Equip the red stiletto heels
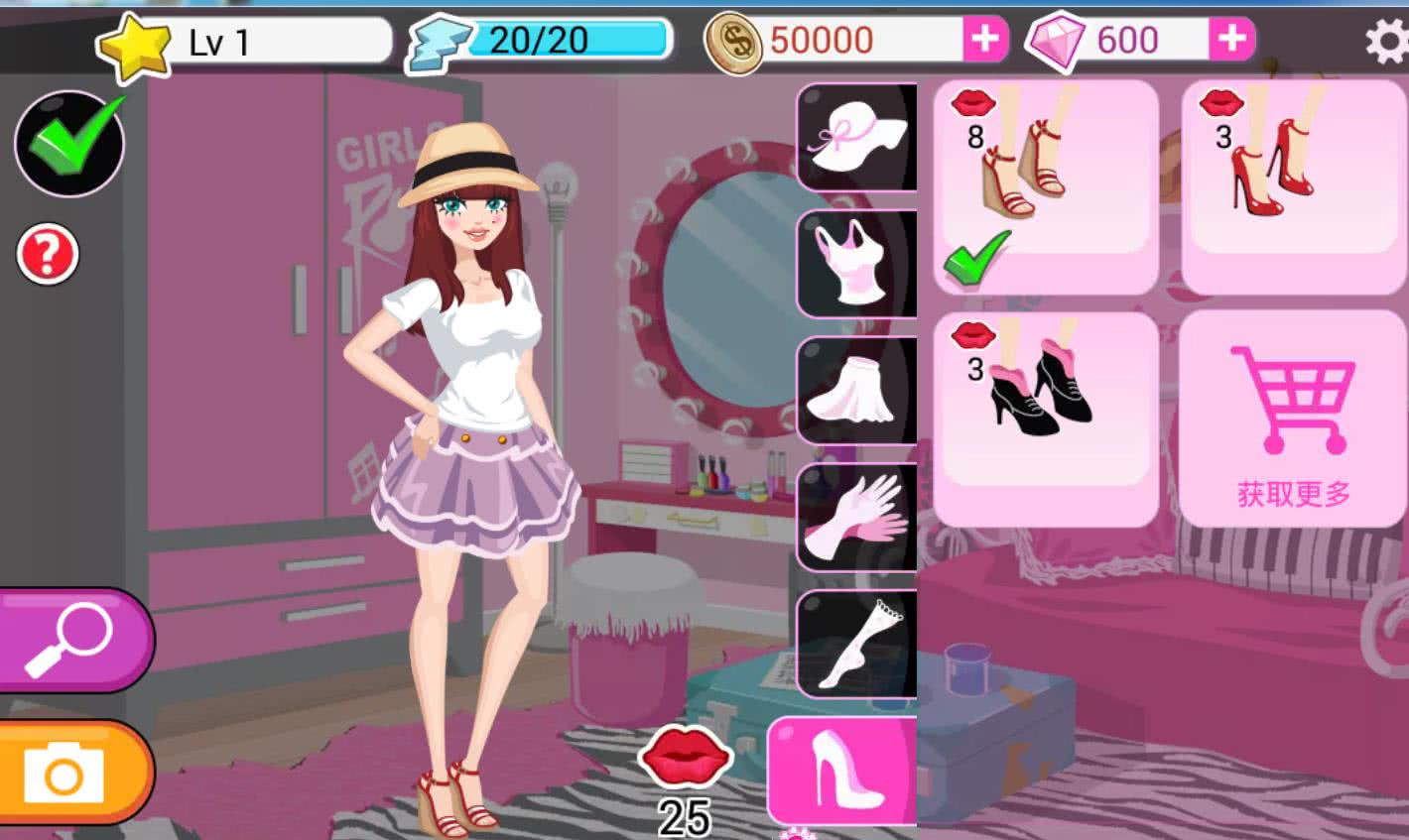The height and width of the screenshot is (840, 1409). coord(1293,186)
